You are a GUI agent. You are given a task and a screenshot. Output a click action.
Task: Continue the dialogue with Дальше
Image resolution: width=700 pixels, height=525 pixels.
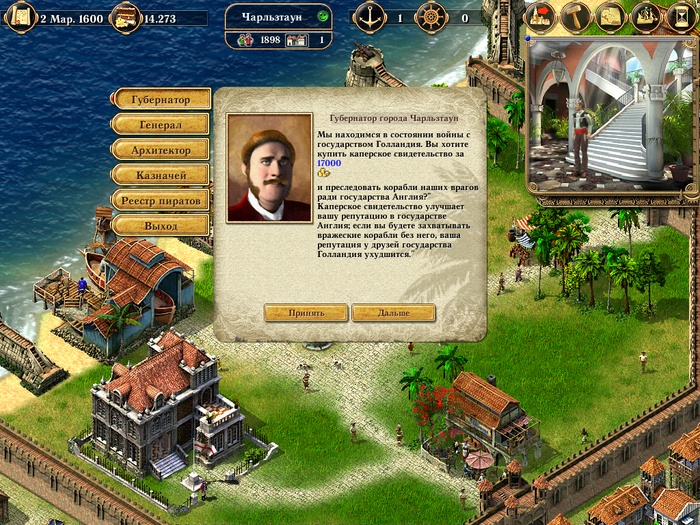pyautogui.click(x=394, y=313)
